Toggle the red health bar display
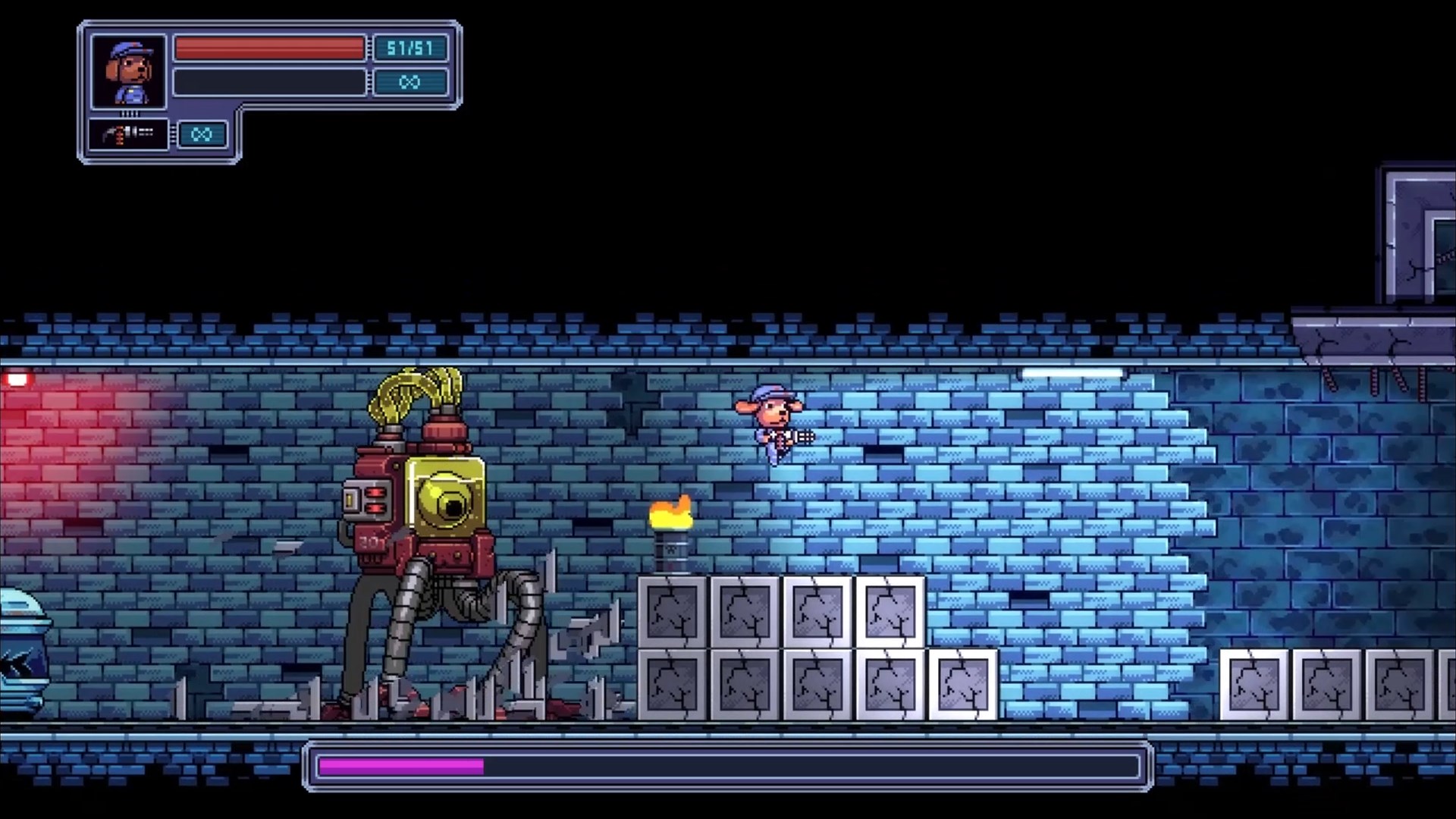This screenshot has width=1456, height=819. point(269,48)
